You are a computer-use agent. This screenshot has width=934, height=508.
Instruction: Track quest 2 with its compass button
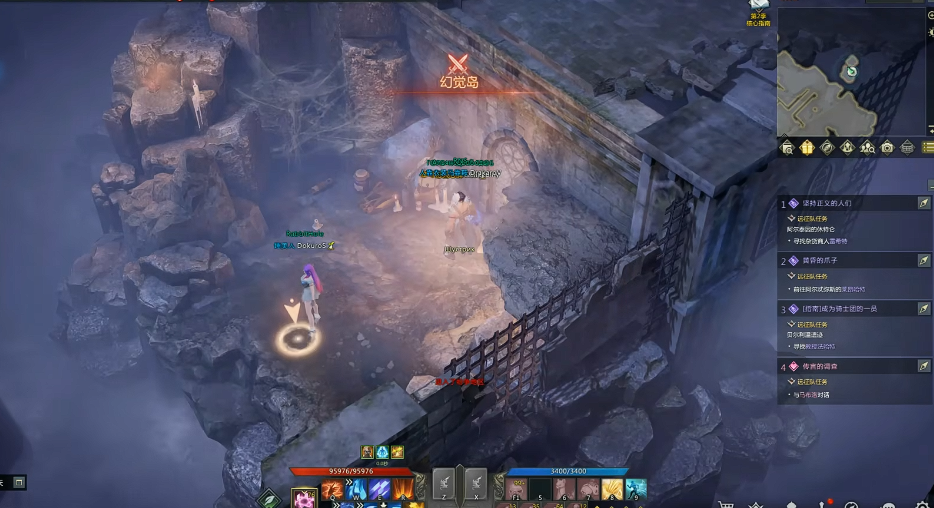pos(924,260)
